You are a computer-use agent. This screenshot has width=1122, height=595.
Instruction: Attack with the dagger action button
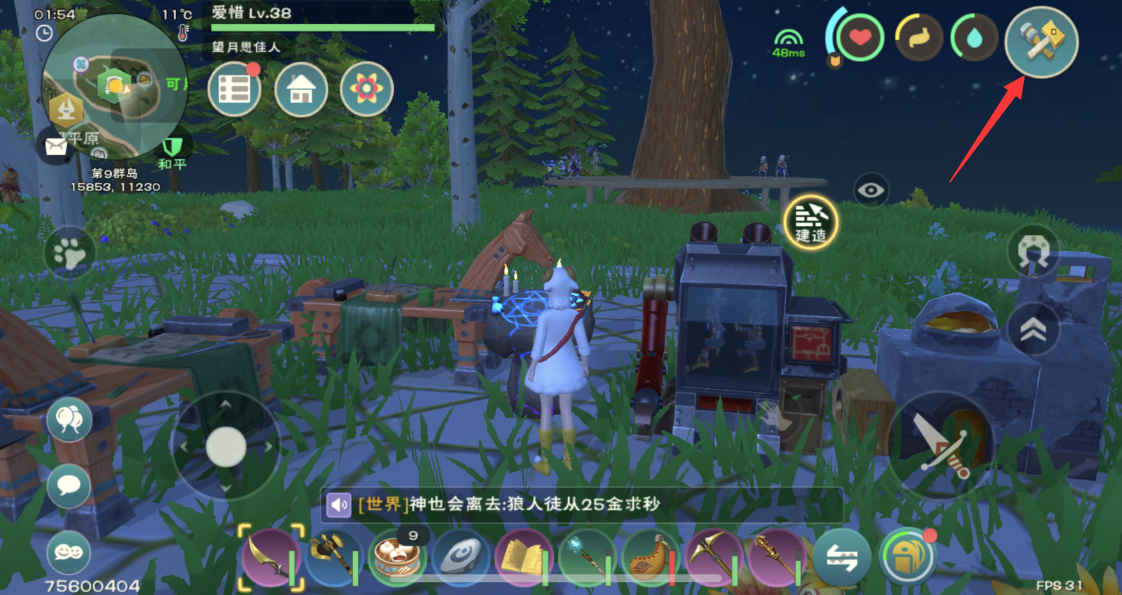click(x=940, y=443)
